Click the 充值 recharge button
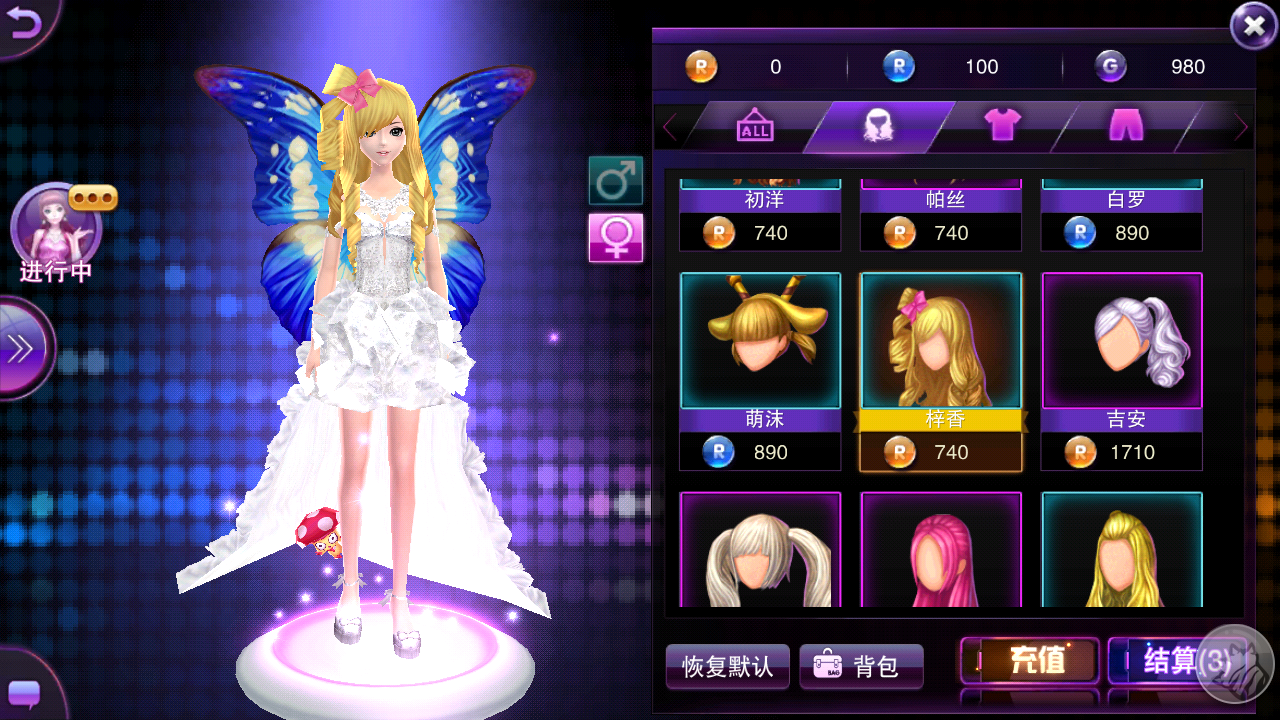The image size is (1280, 720). [1030, 662]
